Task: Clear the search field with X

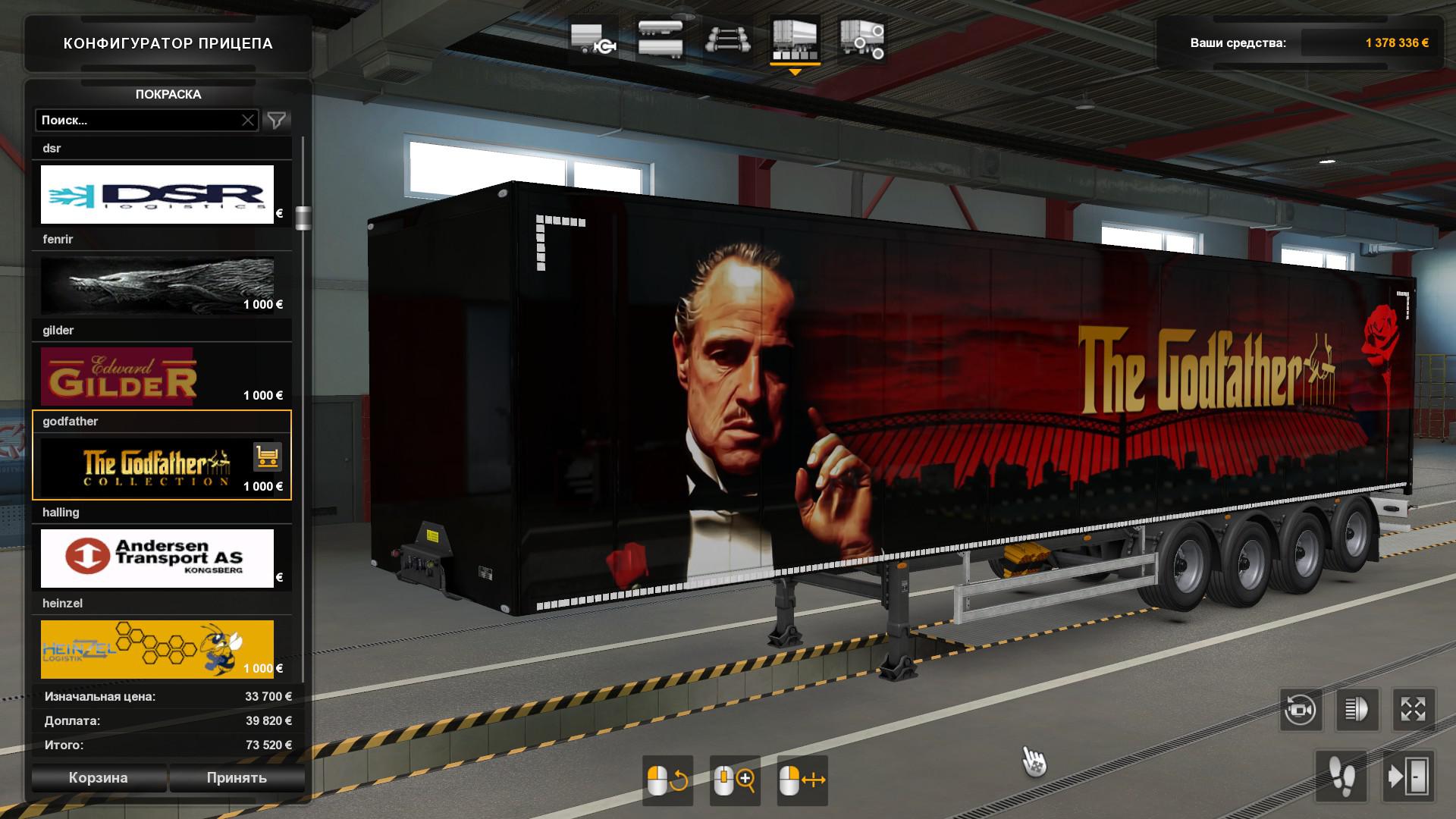Action: (248, 120)
